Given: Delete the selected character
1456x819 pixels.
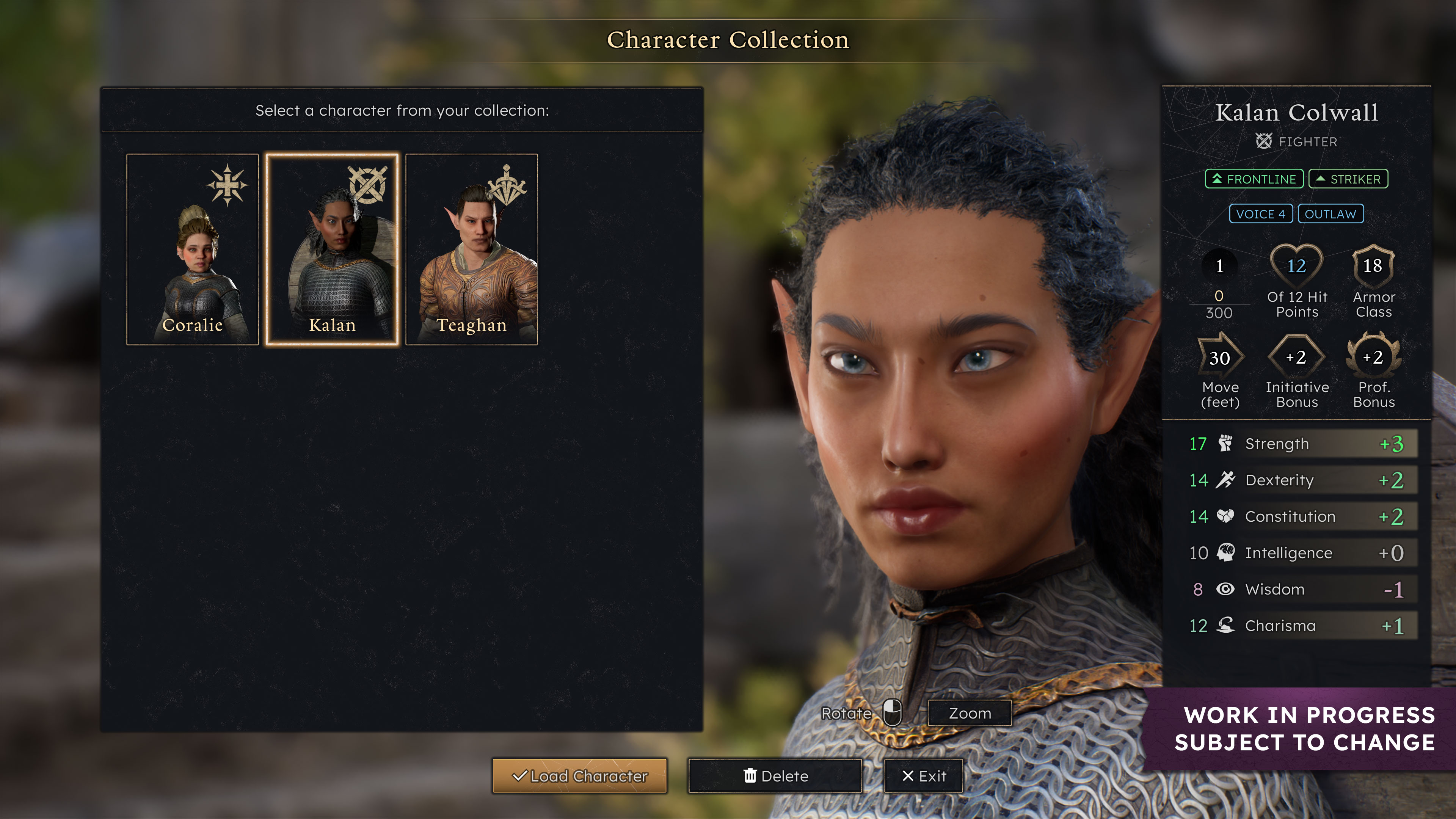Looking at the screenshot, I should [x=775, y=776].
